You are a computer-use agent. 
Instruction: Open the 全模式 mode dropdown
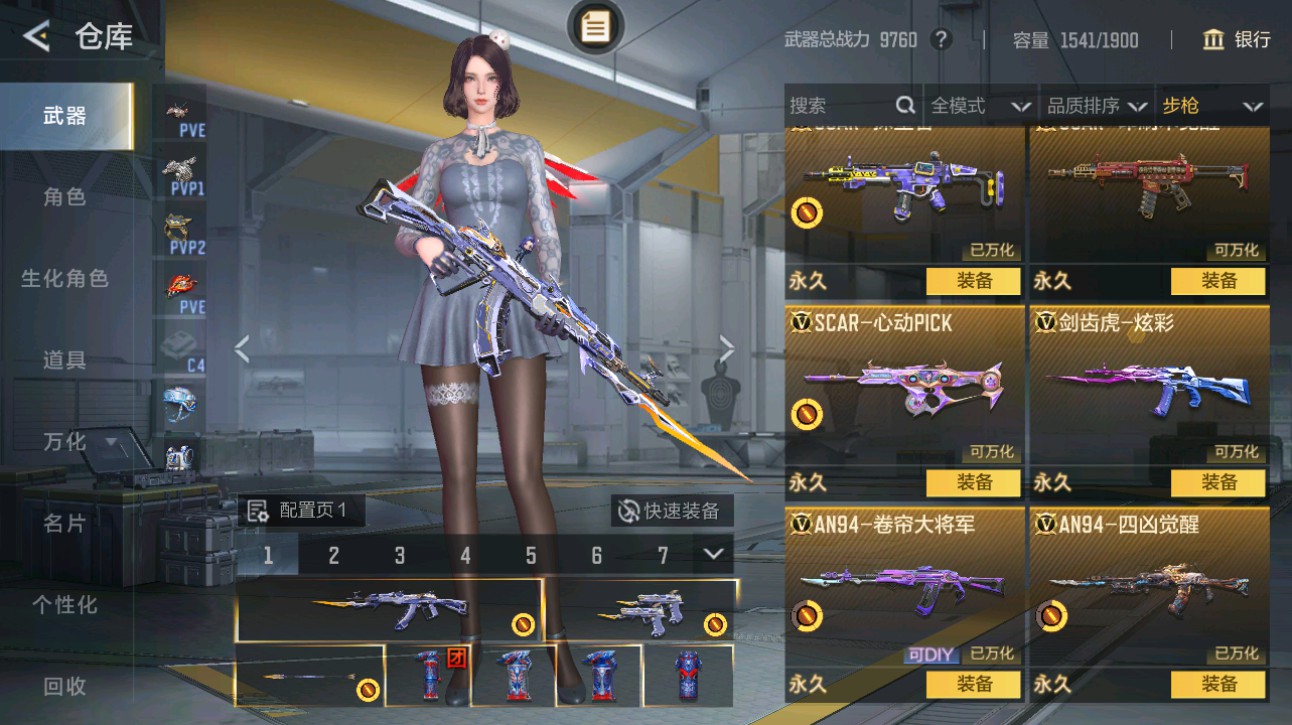(980, 106)
